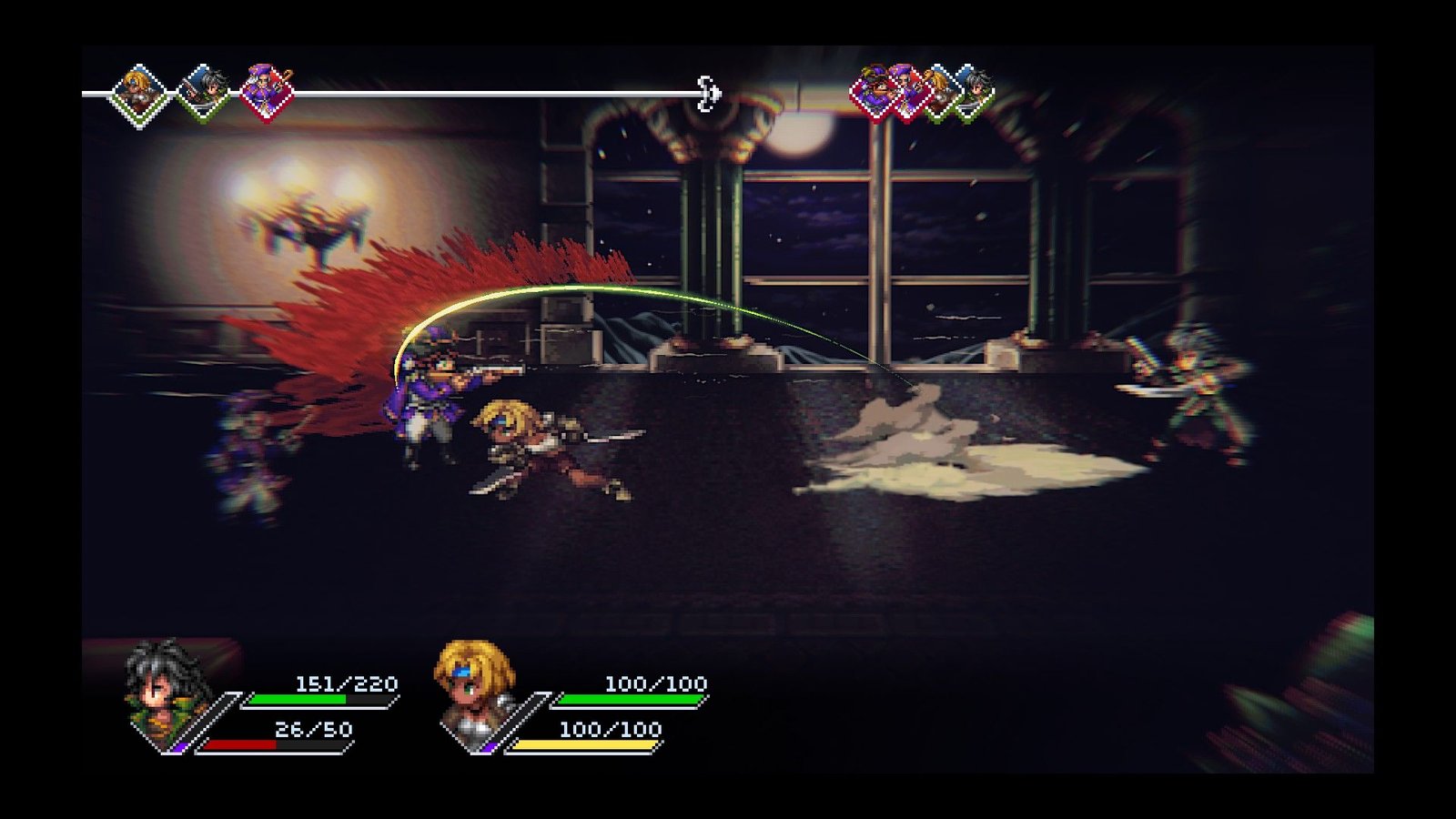The image size is (1456, 819).
Task: Pick the lone red-bordered purple-hat enemy turn icon
Action: click(x=267, y=94)
